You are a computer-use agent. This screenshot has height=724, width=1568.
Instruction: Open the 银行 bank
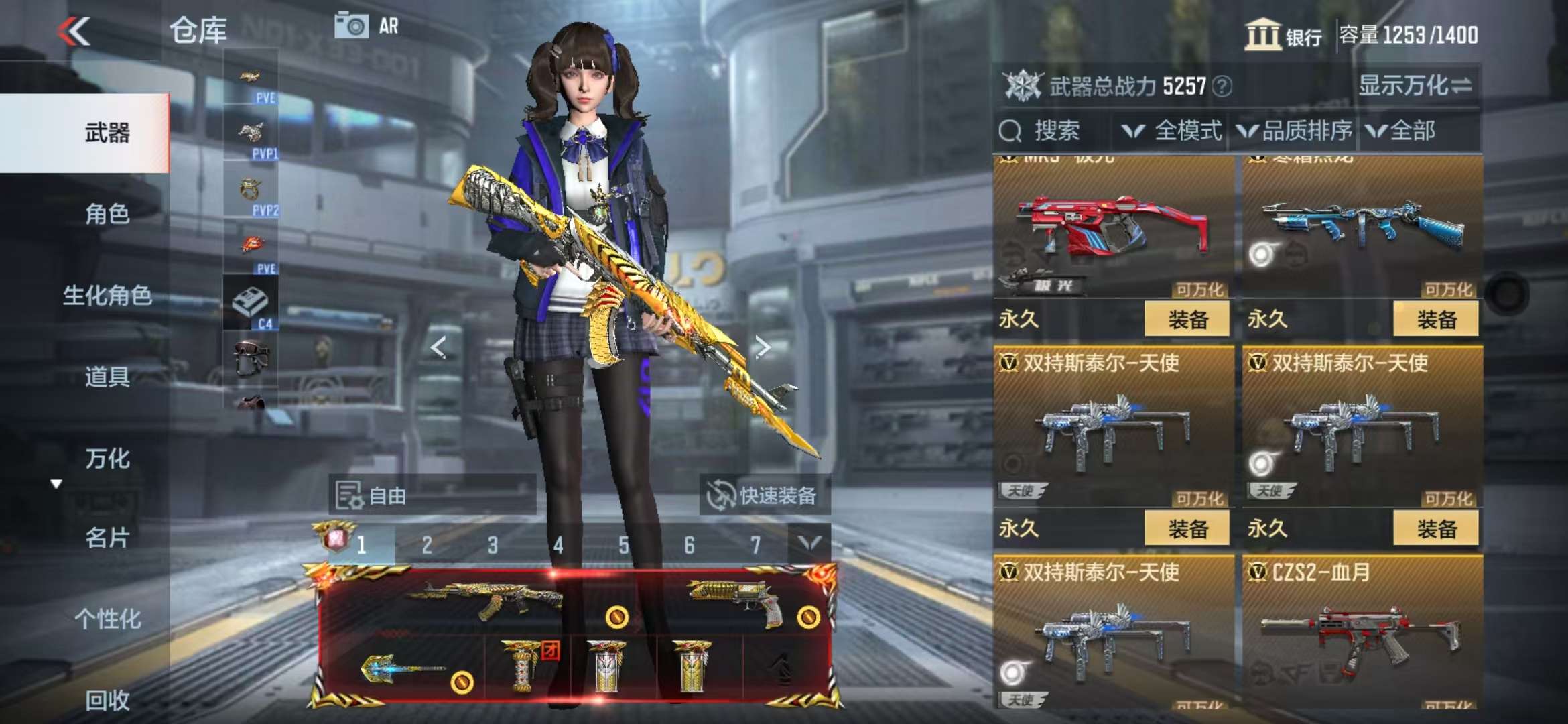click(x=1283, y=35)
